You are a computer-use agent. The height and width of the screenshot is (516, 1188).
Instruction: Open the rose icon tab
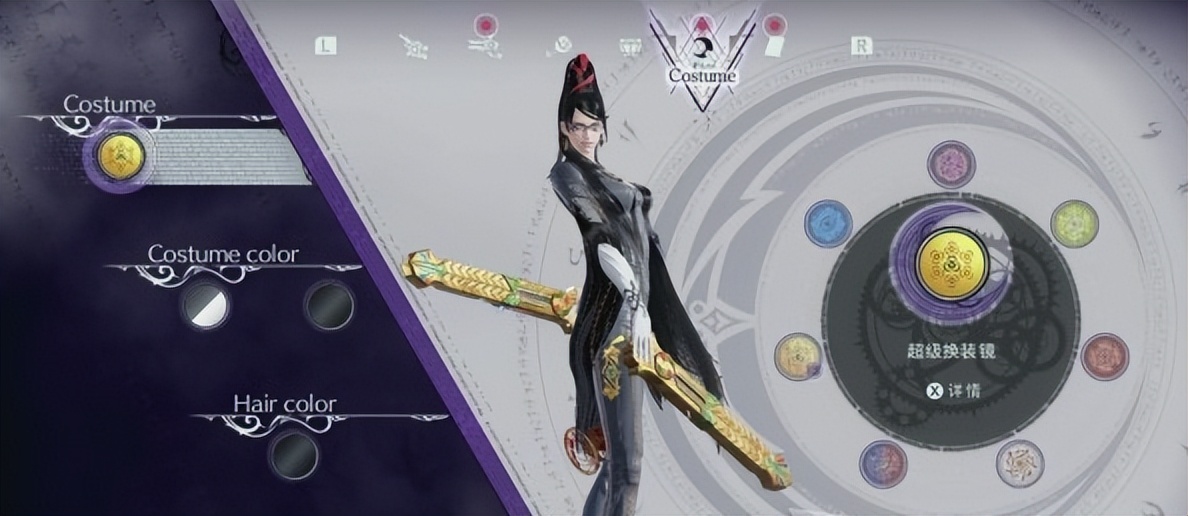562,45
